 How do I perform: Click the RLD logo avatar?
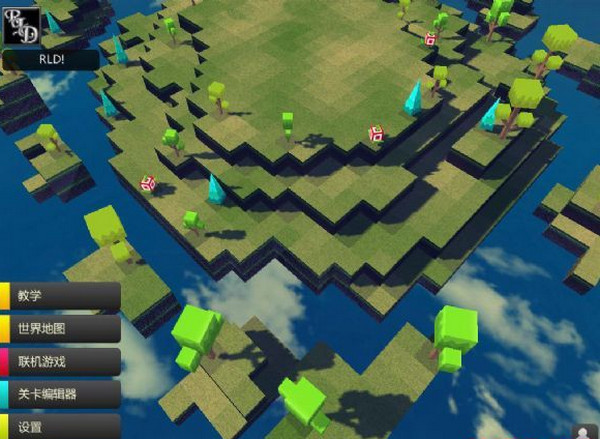click(x=22, y=22)
